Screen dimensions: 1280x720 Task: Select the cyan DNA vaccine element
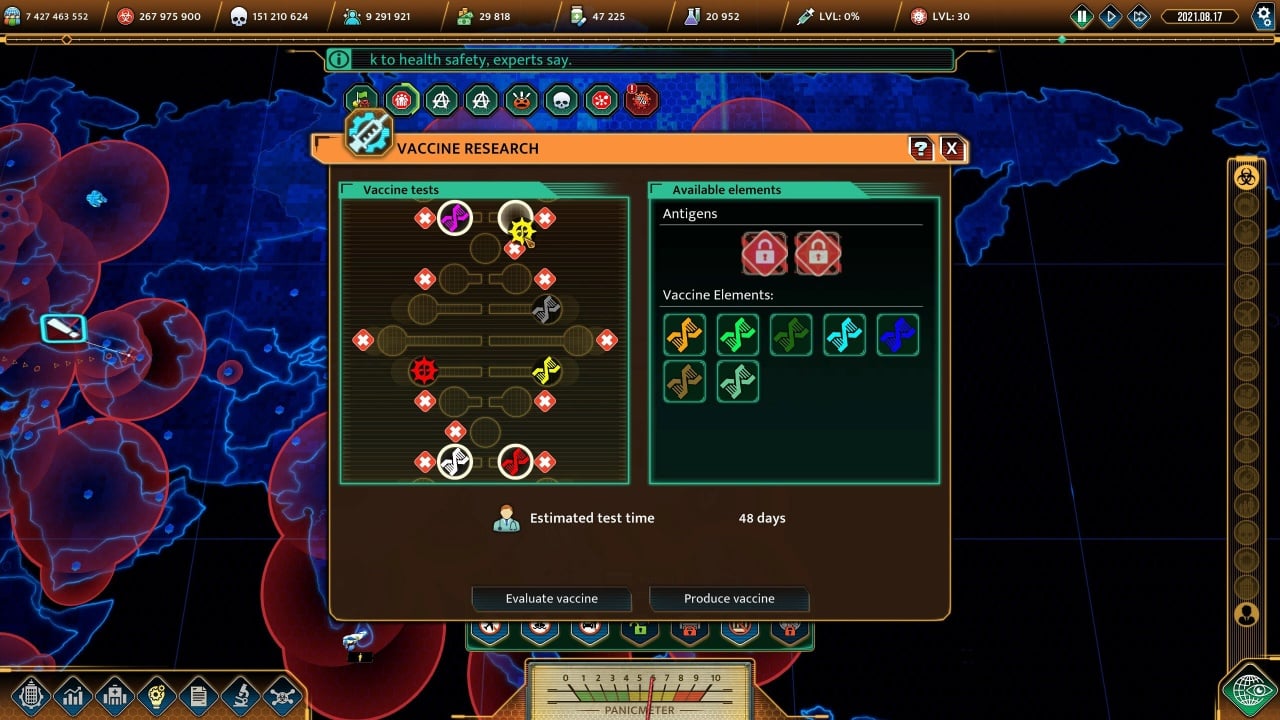point(844,335)
